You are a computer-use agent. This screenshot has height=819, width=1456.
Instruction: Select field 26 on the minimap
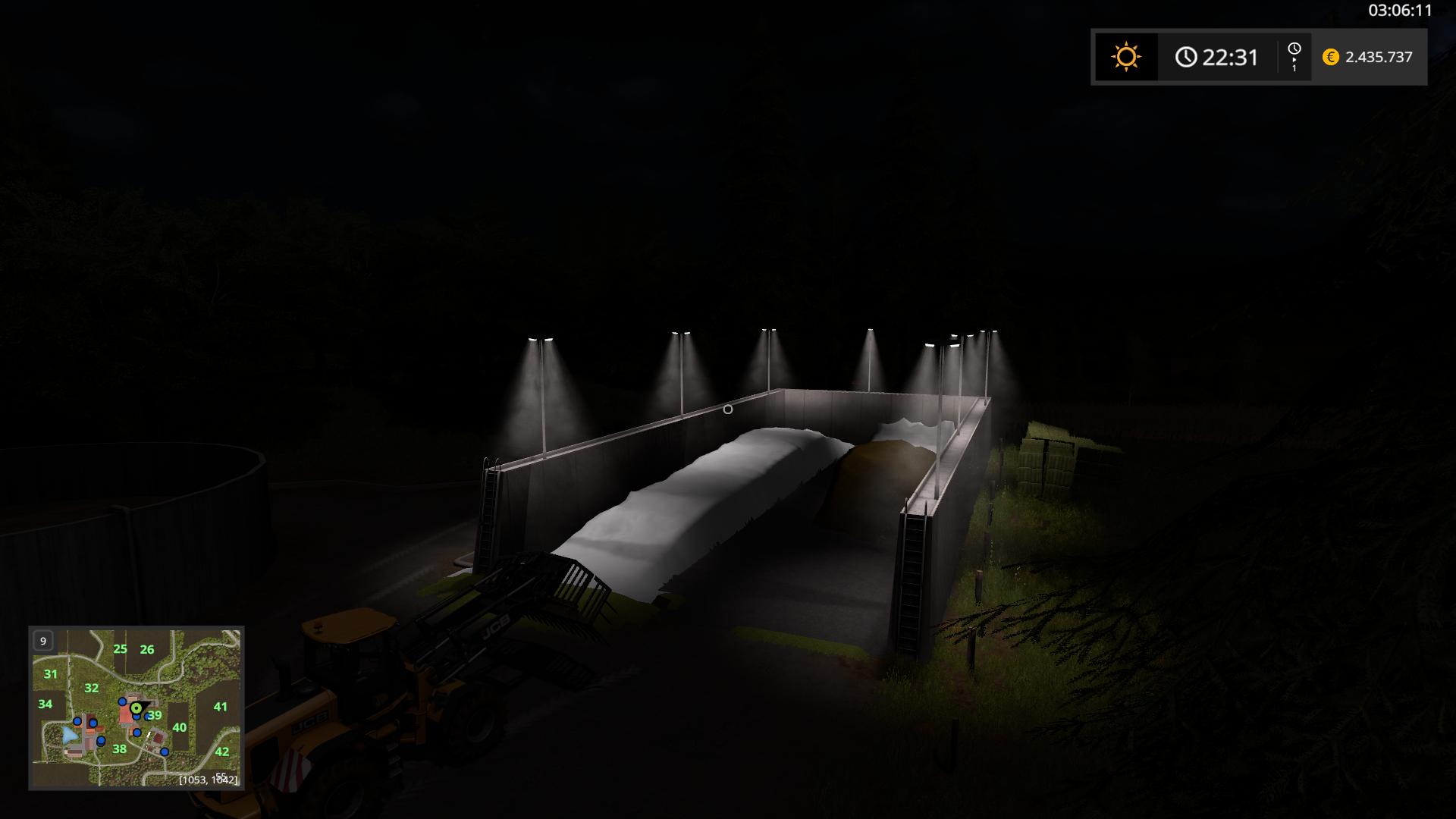tap(147, 649)
